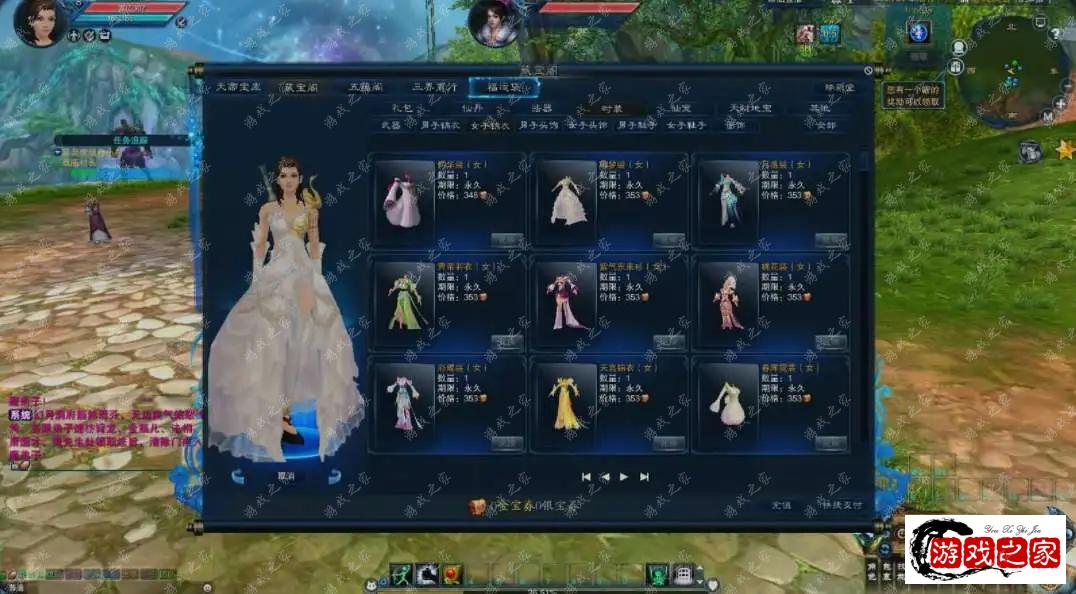The width and height of the screenshot is (1076, 594).
Task: Go to the next shop page
Action: coord(624,477)
